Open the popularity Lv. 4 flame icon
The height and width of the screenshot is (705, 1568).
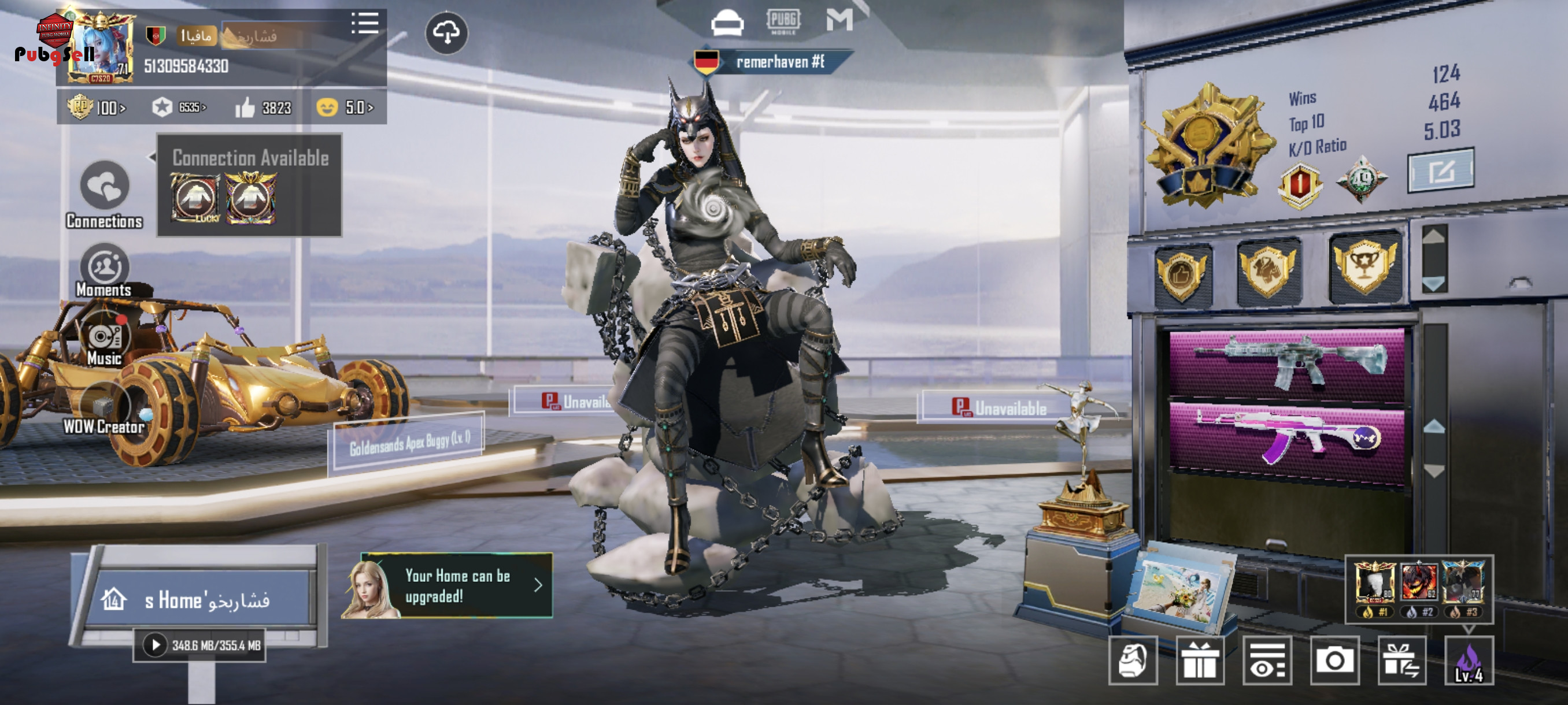coord(1468,661)
